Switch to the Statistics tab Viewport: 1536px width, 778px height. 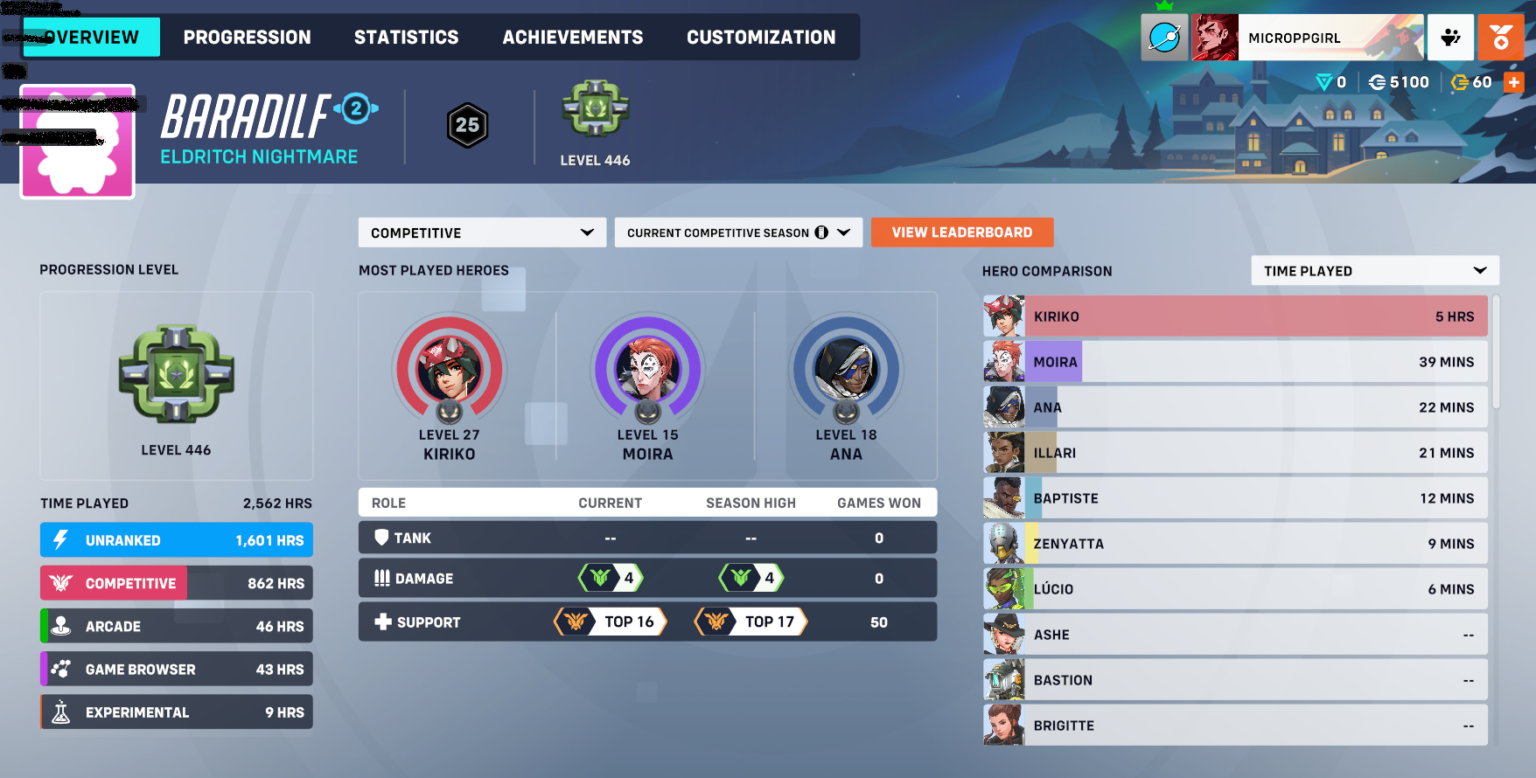pos(406,36)
